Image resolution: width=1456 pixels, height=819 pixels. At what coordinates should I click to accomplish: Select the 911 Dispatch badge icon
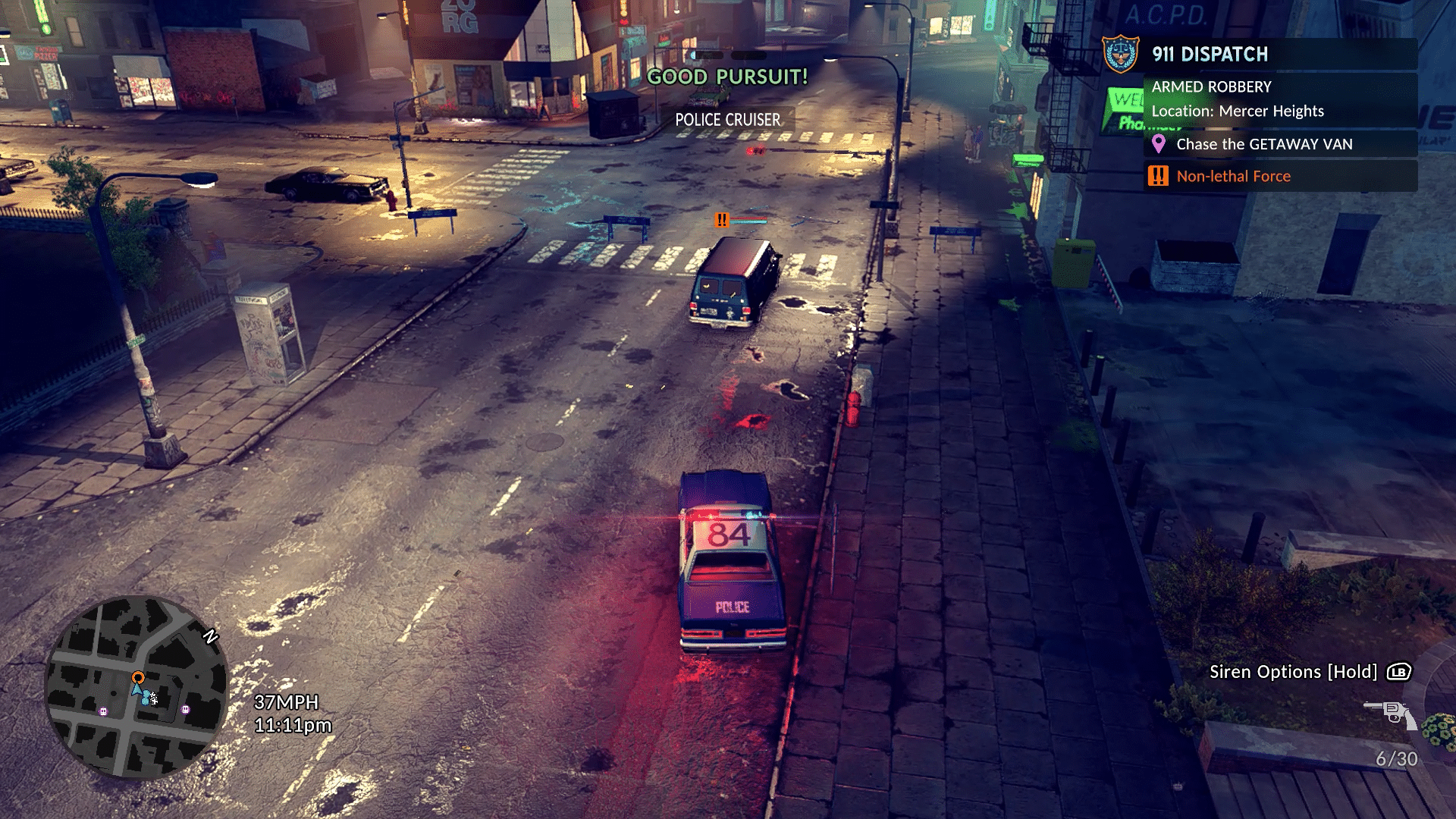pos(1120,55)
